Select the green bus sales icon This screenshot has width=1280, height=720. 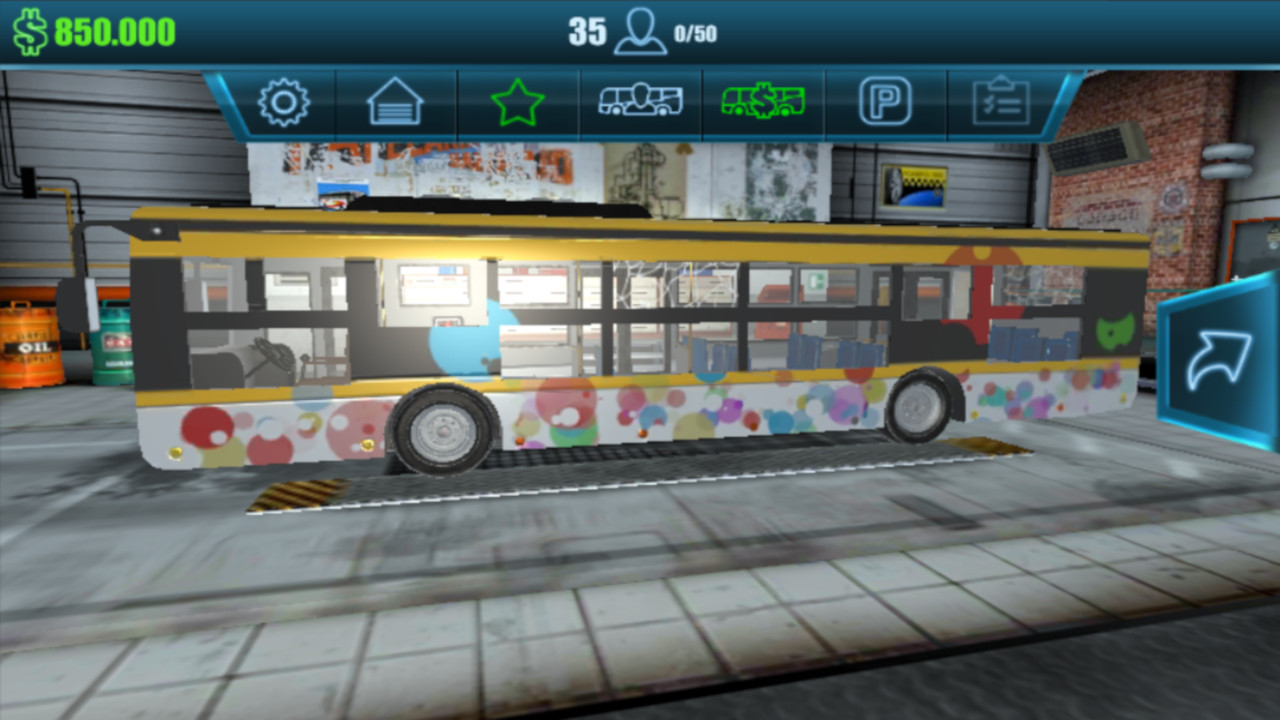click(762, 100)
